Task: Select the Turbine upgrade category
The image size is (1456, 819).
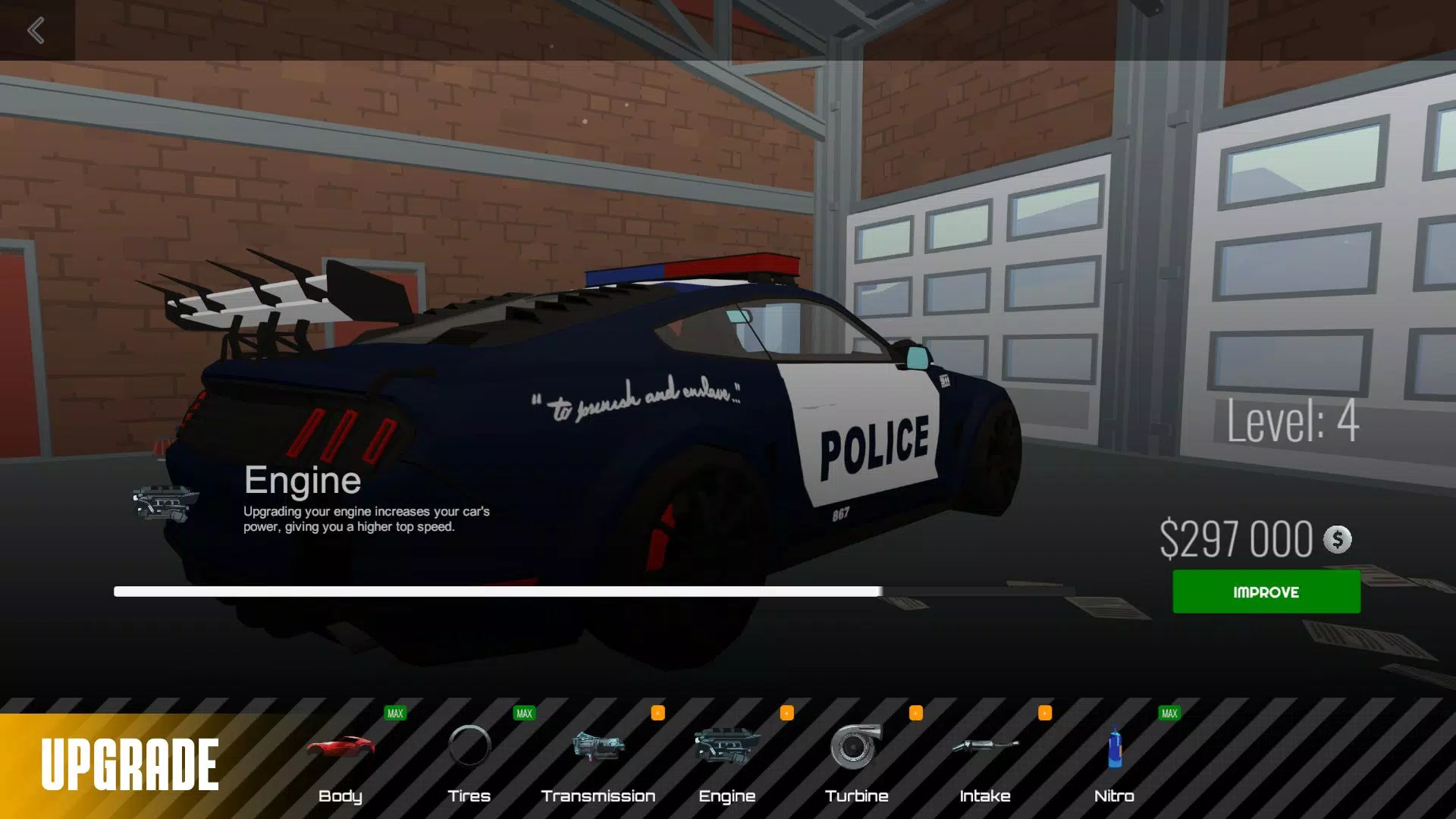Action: point(856,762)
